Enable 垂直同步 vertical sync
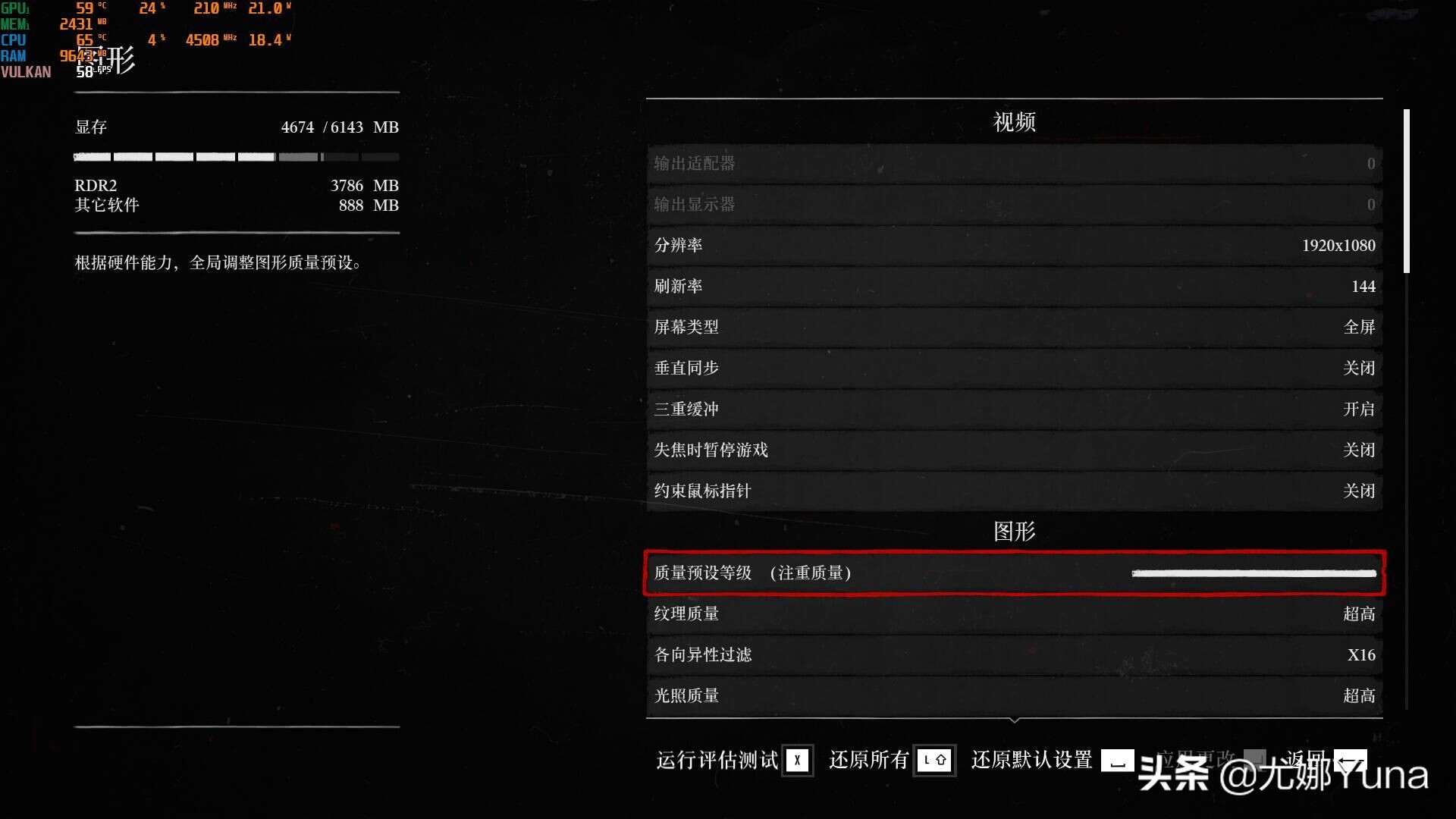1456x819 pixels. pos(1014,368)
